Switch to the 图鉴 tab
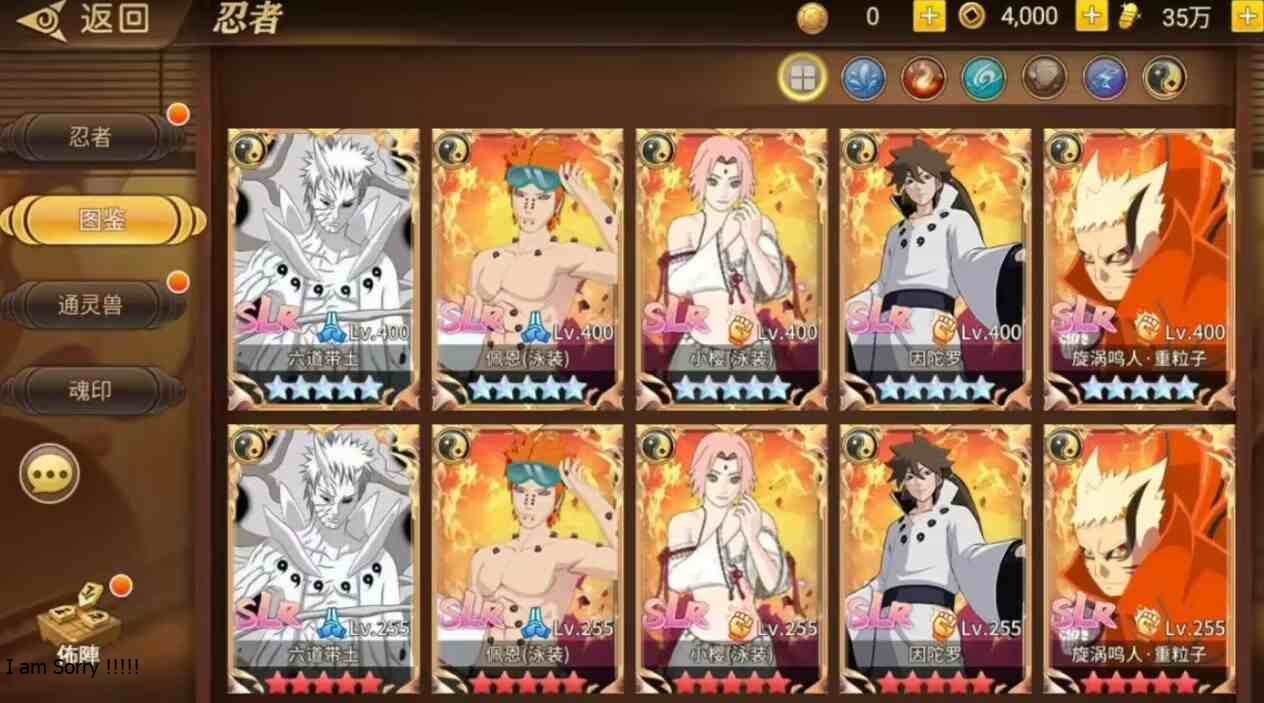 (102, 220)
